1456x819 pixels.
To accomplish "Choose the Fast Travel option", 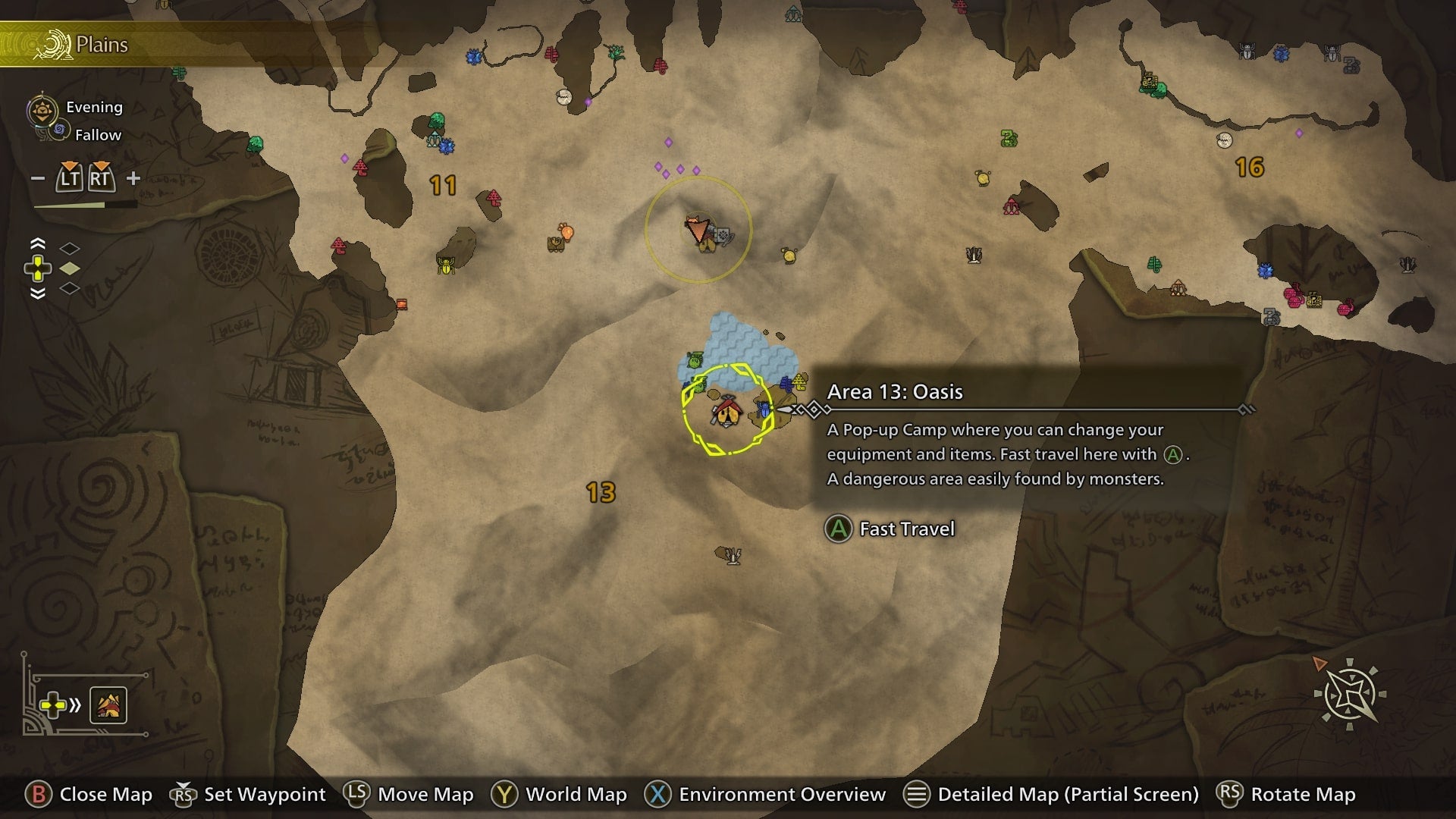I will [906, 529].
